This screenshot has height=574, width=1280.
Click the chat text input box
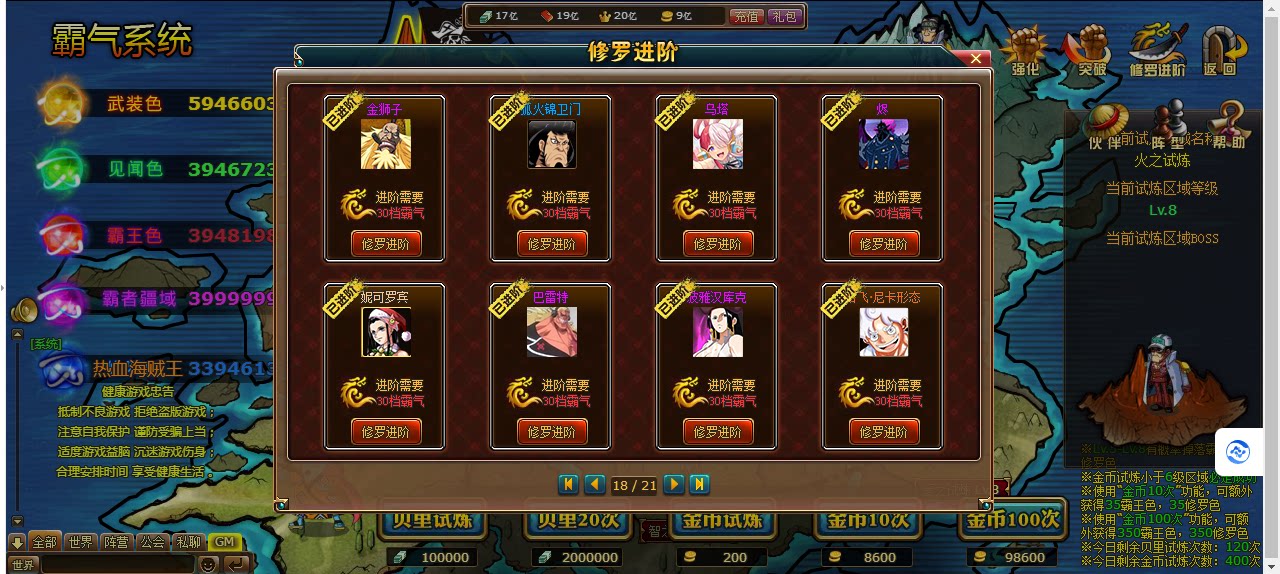[117, 565]
